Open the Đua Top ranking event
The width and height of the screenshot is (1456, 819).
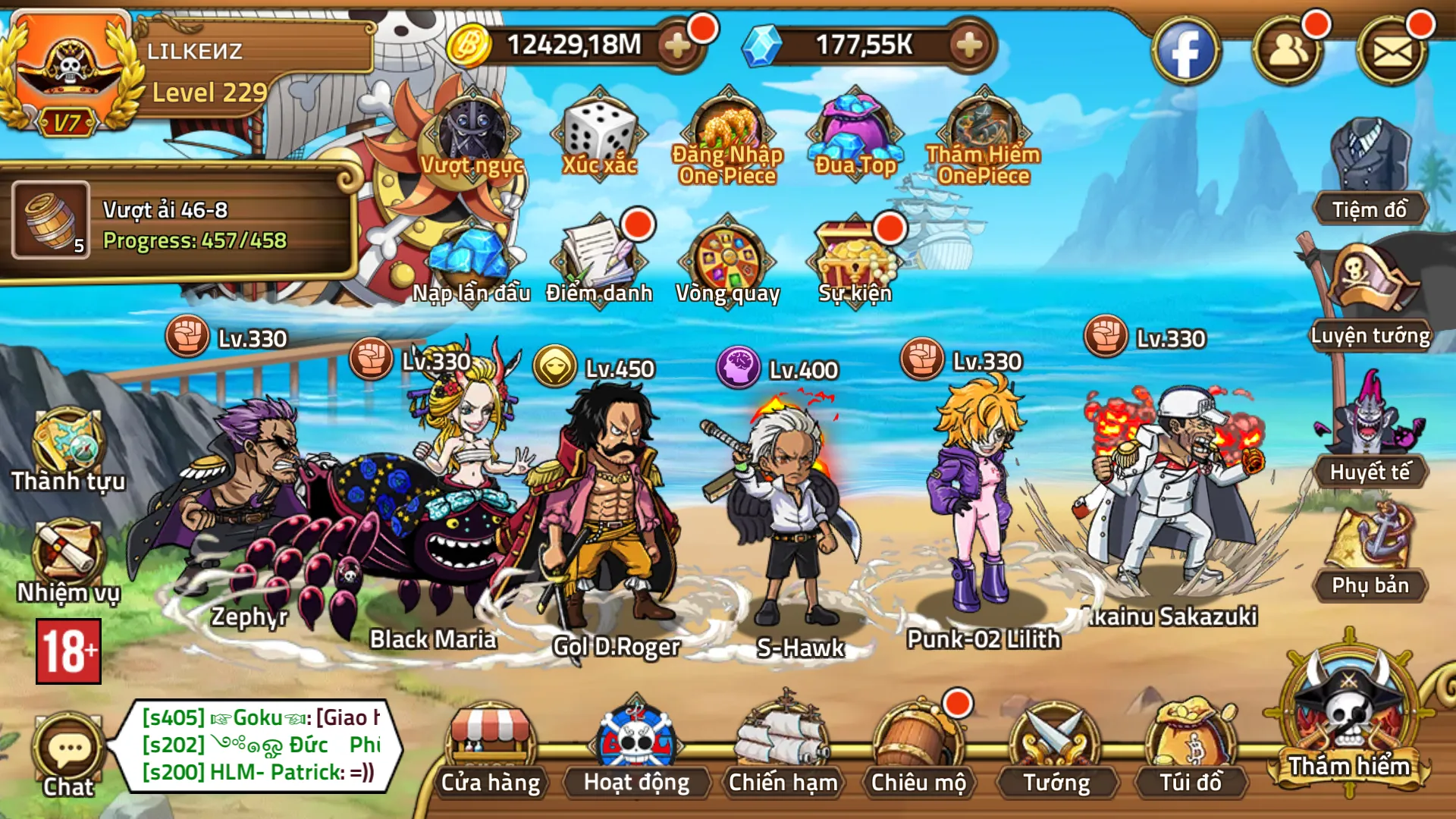click(x=855, y=129)
